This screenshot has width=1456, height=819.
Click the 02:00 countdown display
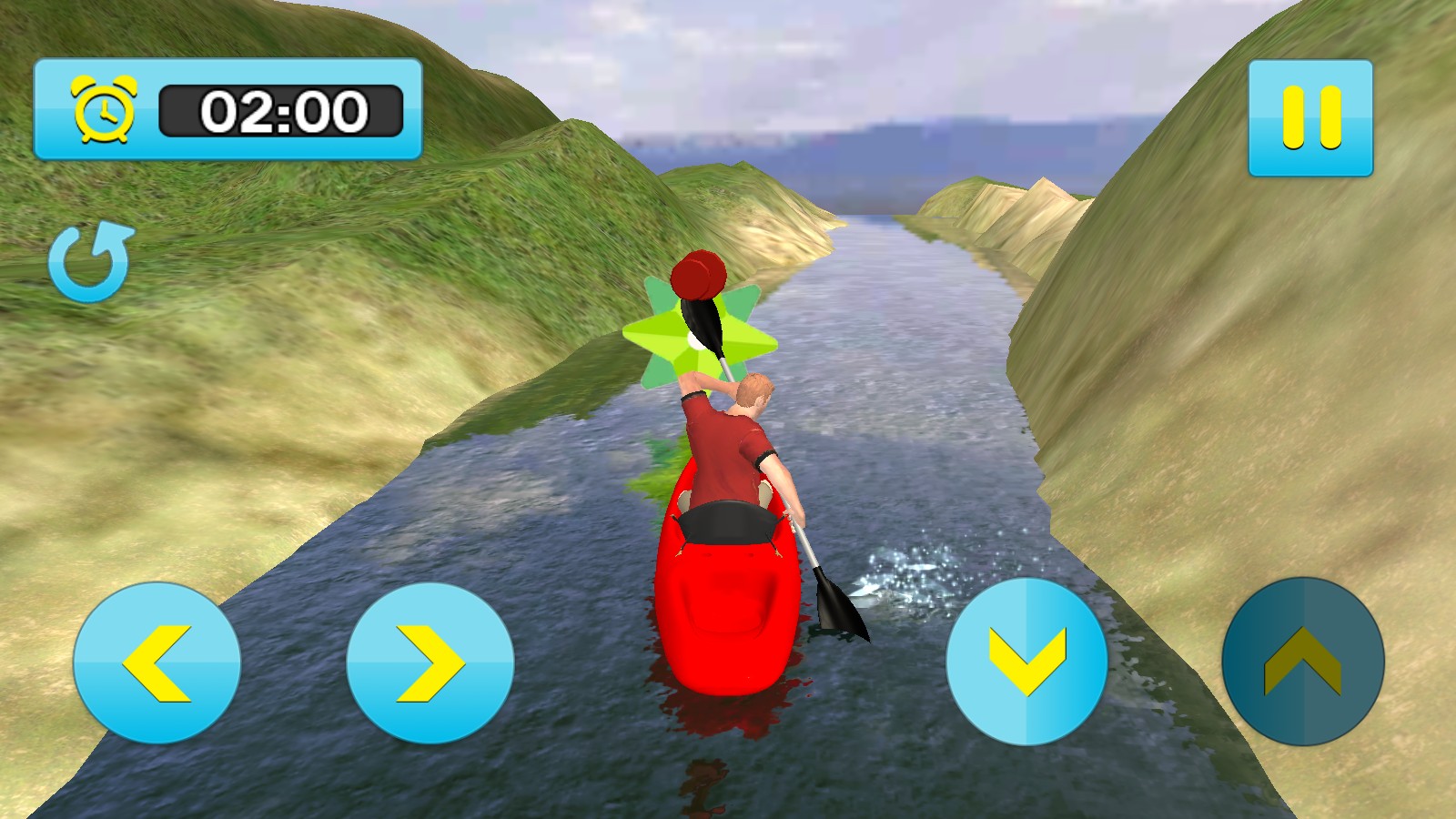285,109
